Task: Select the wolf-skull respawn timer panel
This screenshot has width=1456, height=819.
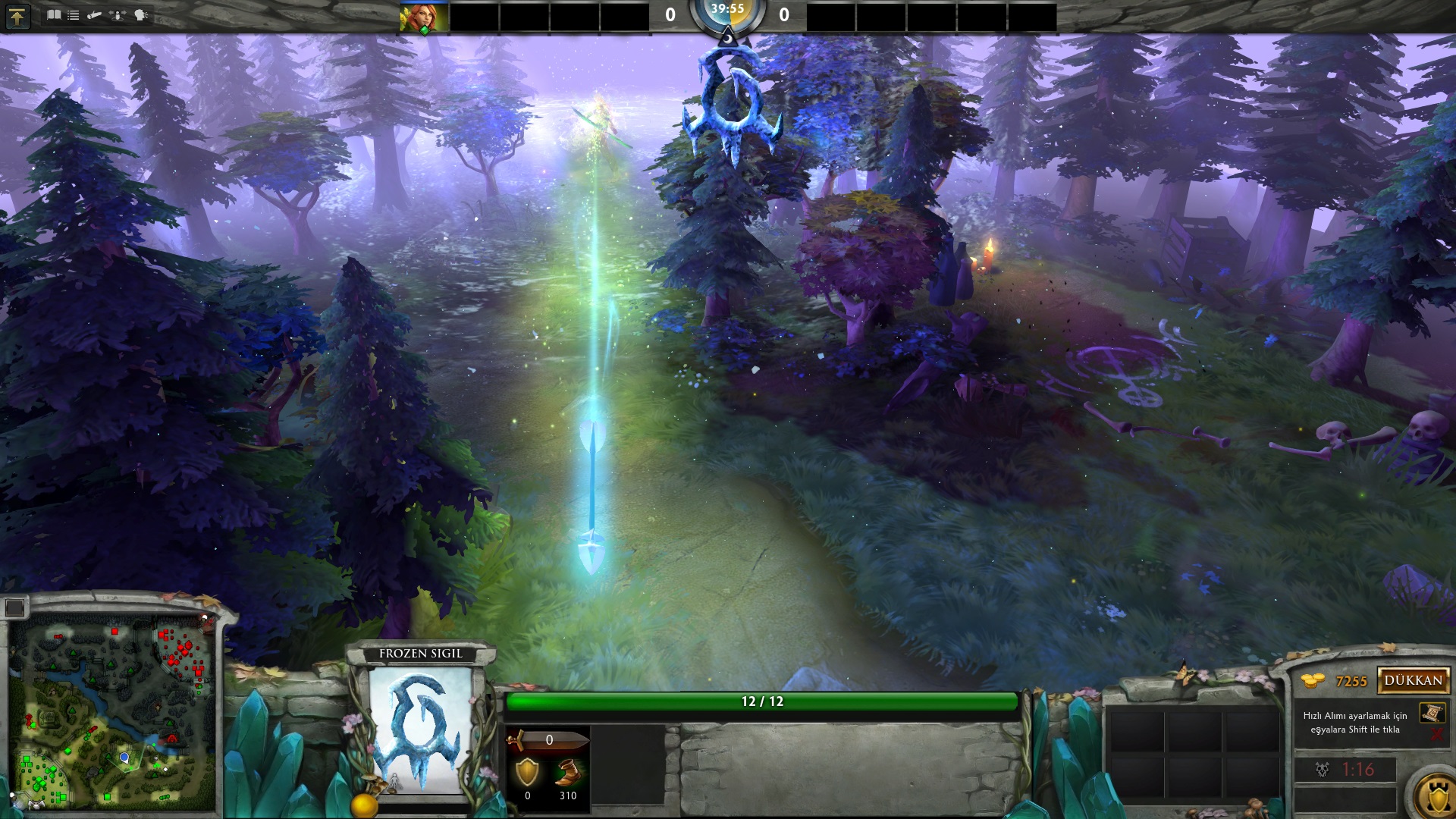Action: [1345, 770]
